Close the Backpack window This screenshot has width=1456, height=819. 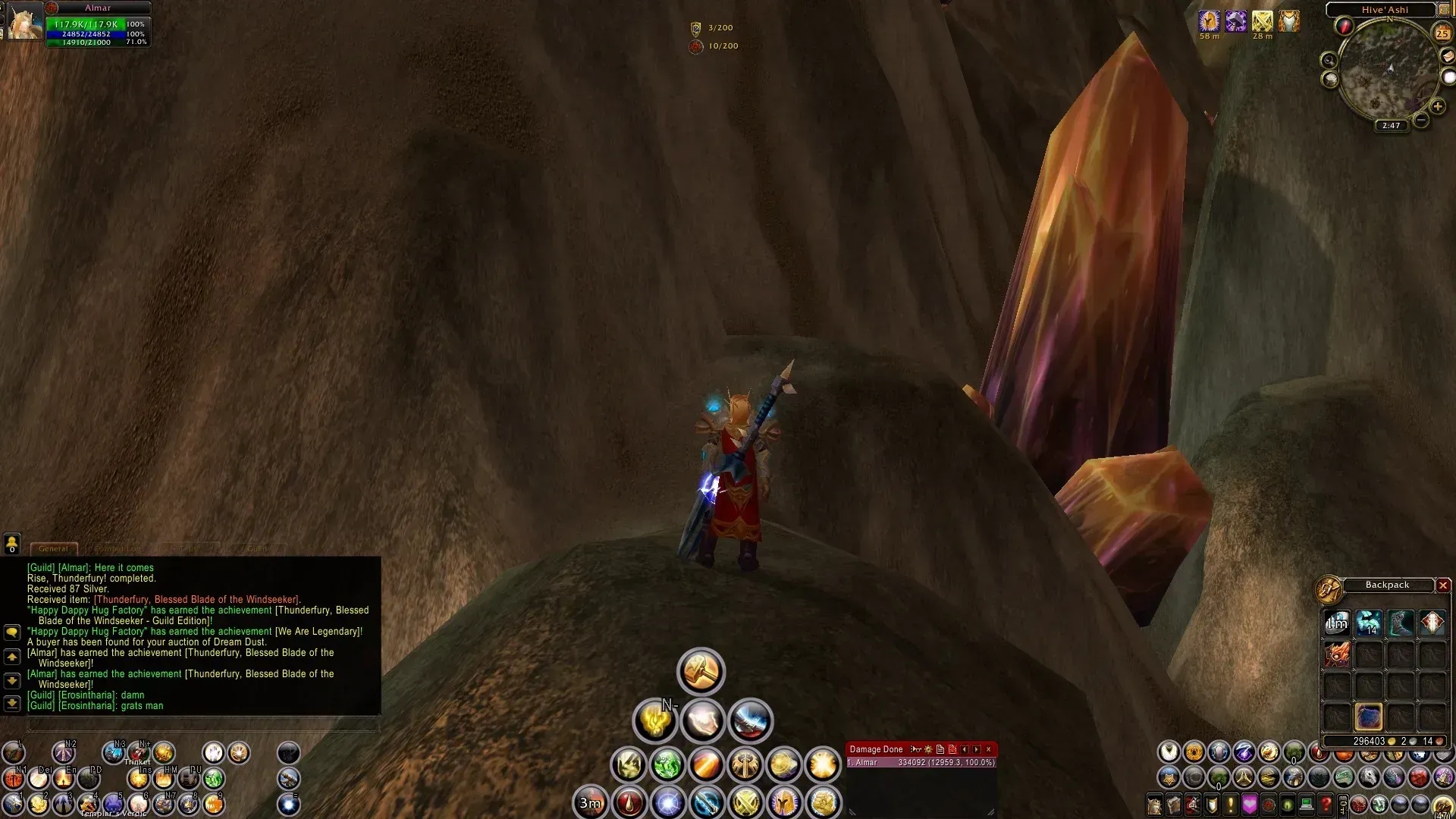coord(1443,585)
